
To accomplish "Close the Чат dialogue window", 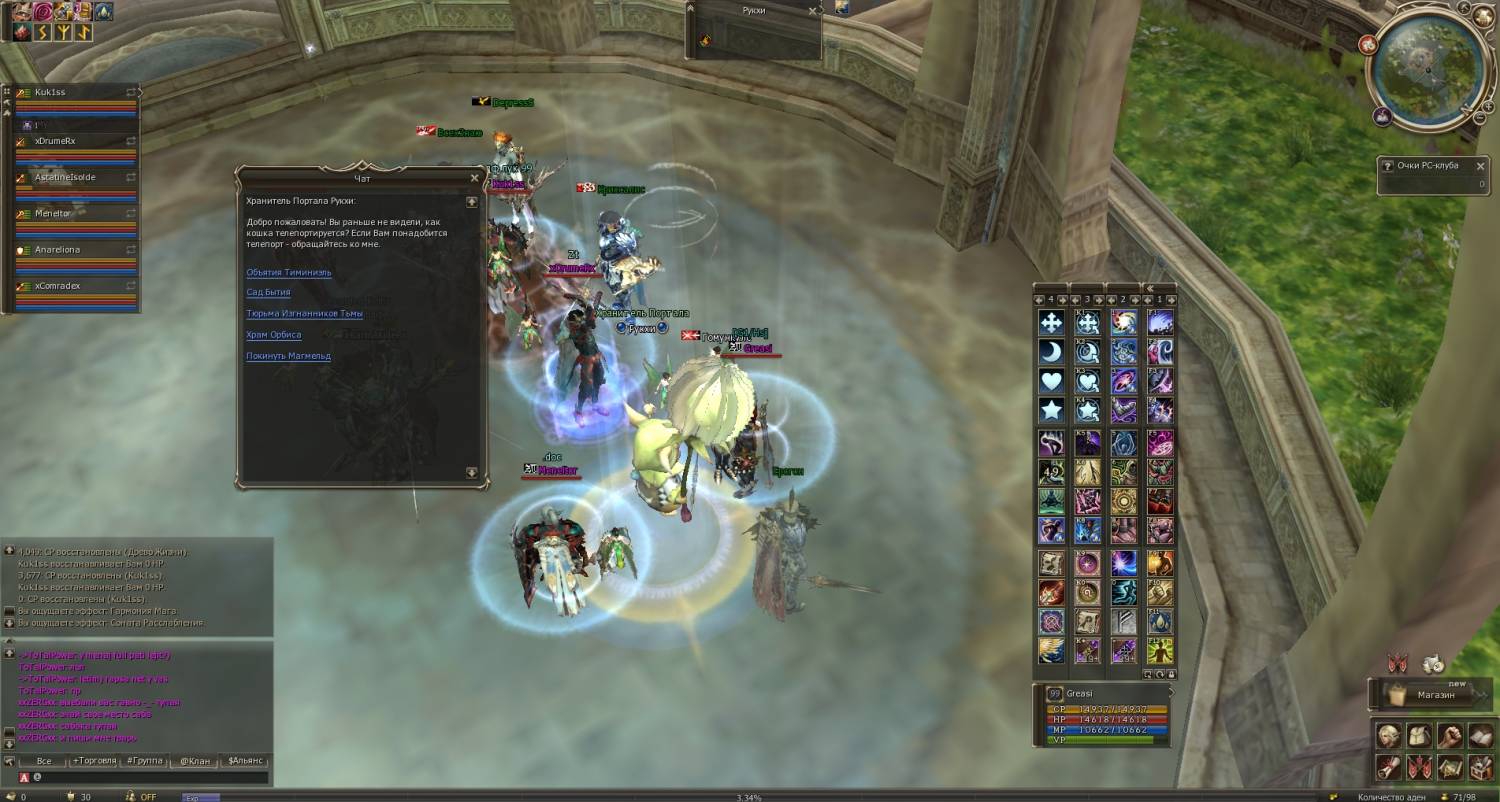I will [x=474, y=178].
